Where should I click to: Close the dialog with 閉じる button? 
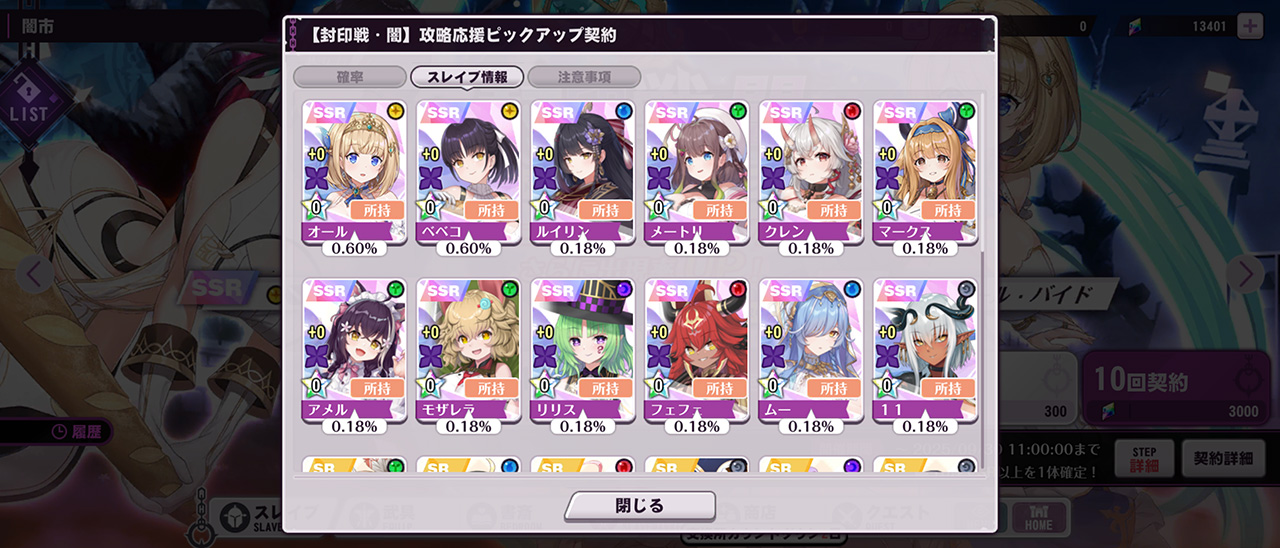click(x=639, y=506)
